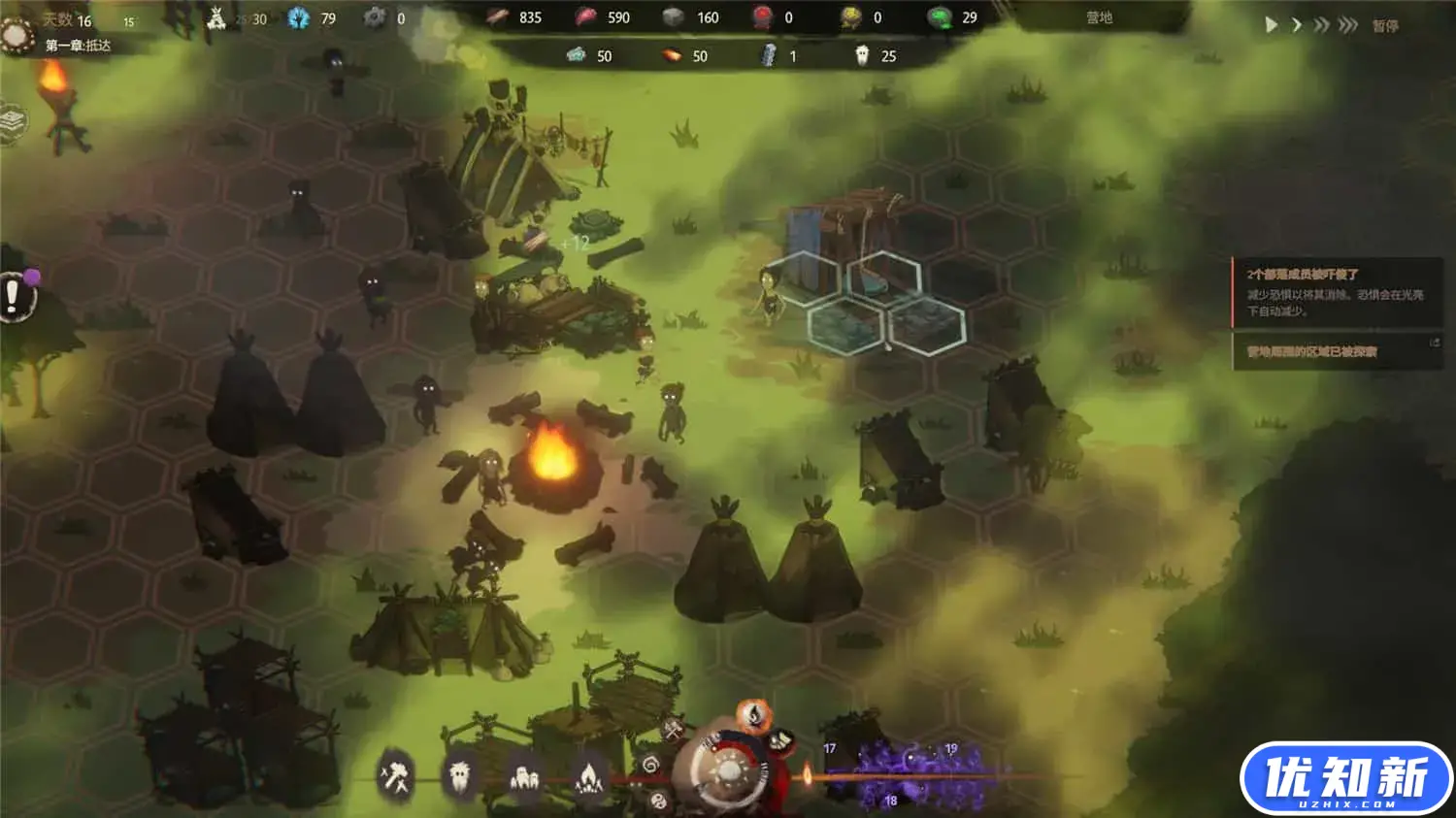Open the campfire menu in the bottom bar
This screenshot has width=1456, height=818.
[588, 776]
